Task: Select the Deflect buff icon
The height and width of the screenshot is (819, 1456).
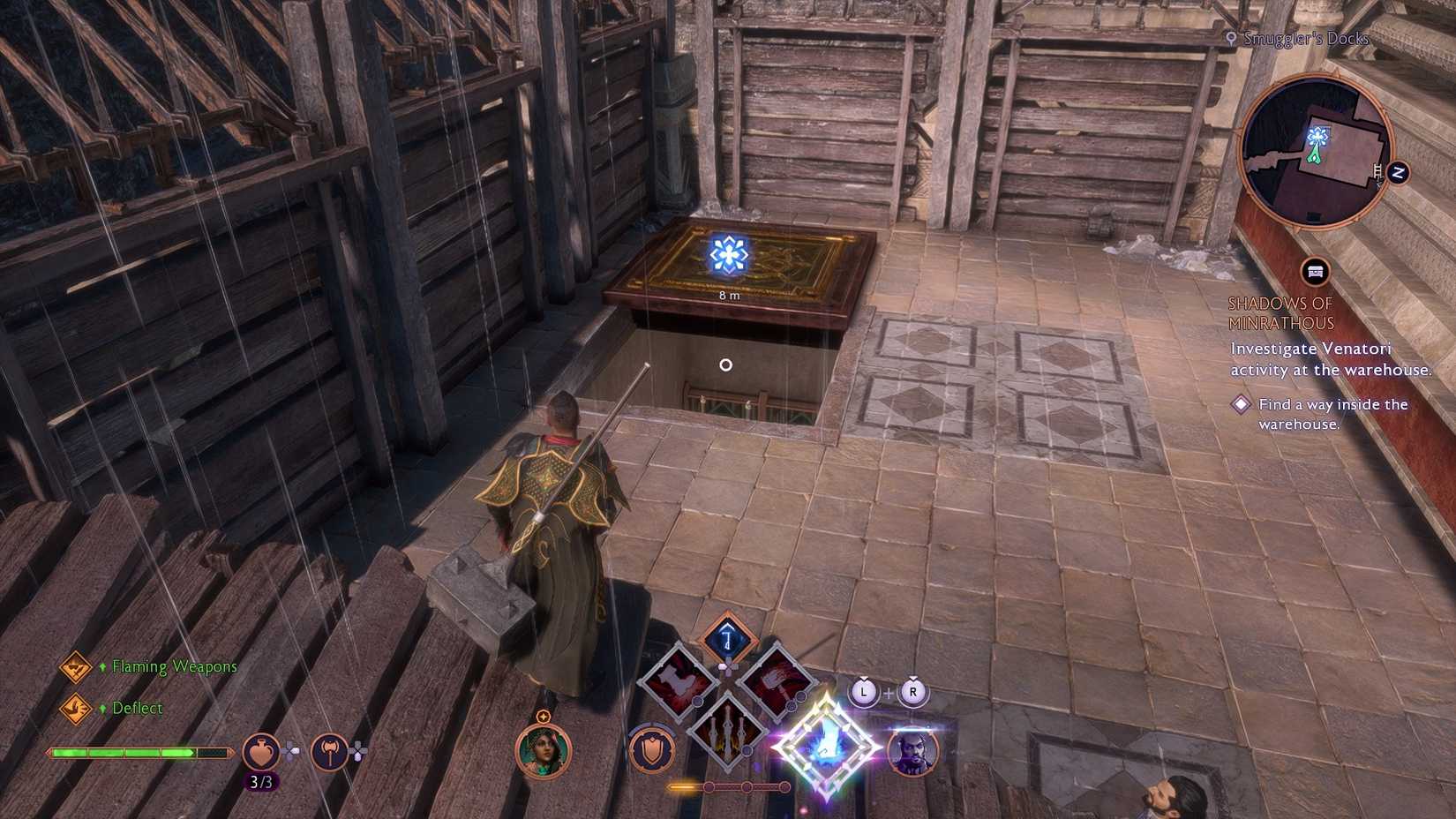Action: [76, 707]
